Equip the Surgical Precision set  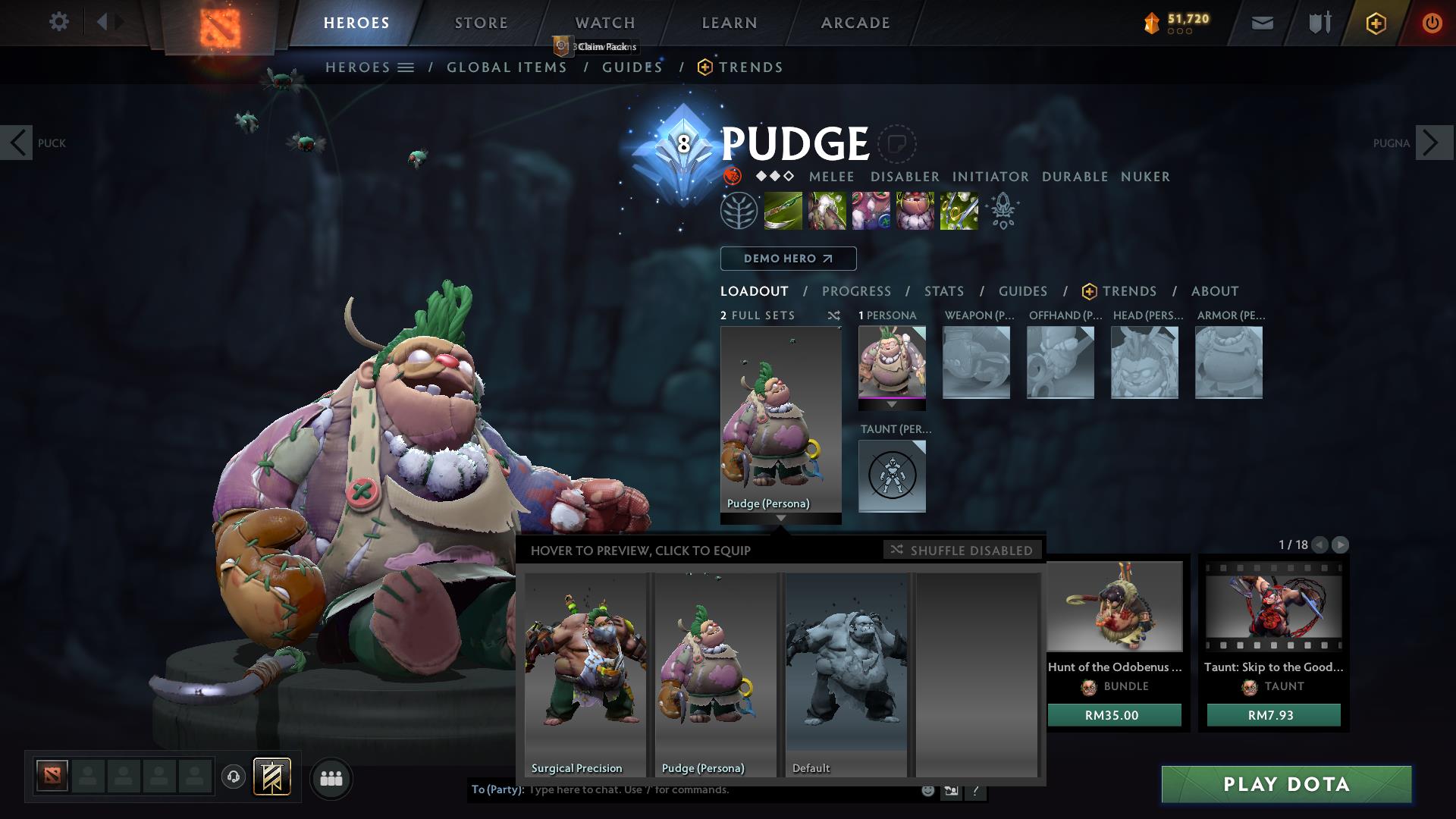coord(585,674)
